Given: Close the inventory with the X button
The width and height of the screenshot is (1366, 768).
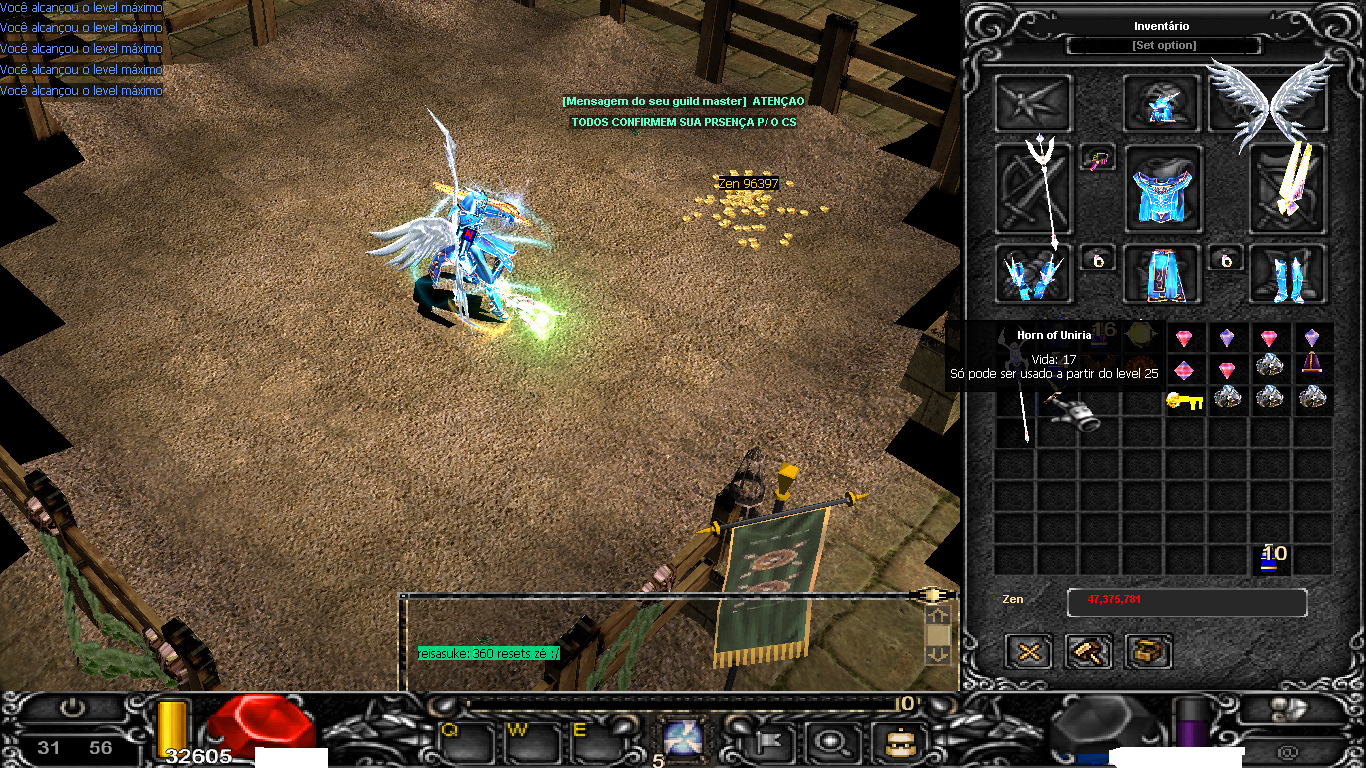Looking at the screenshot, I should tap(1028, 652).
